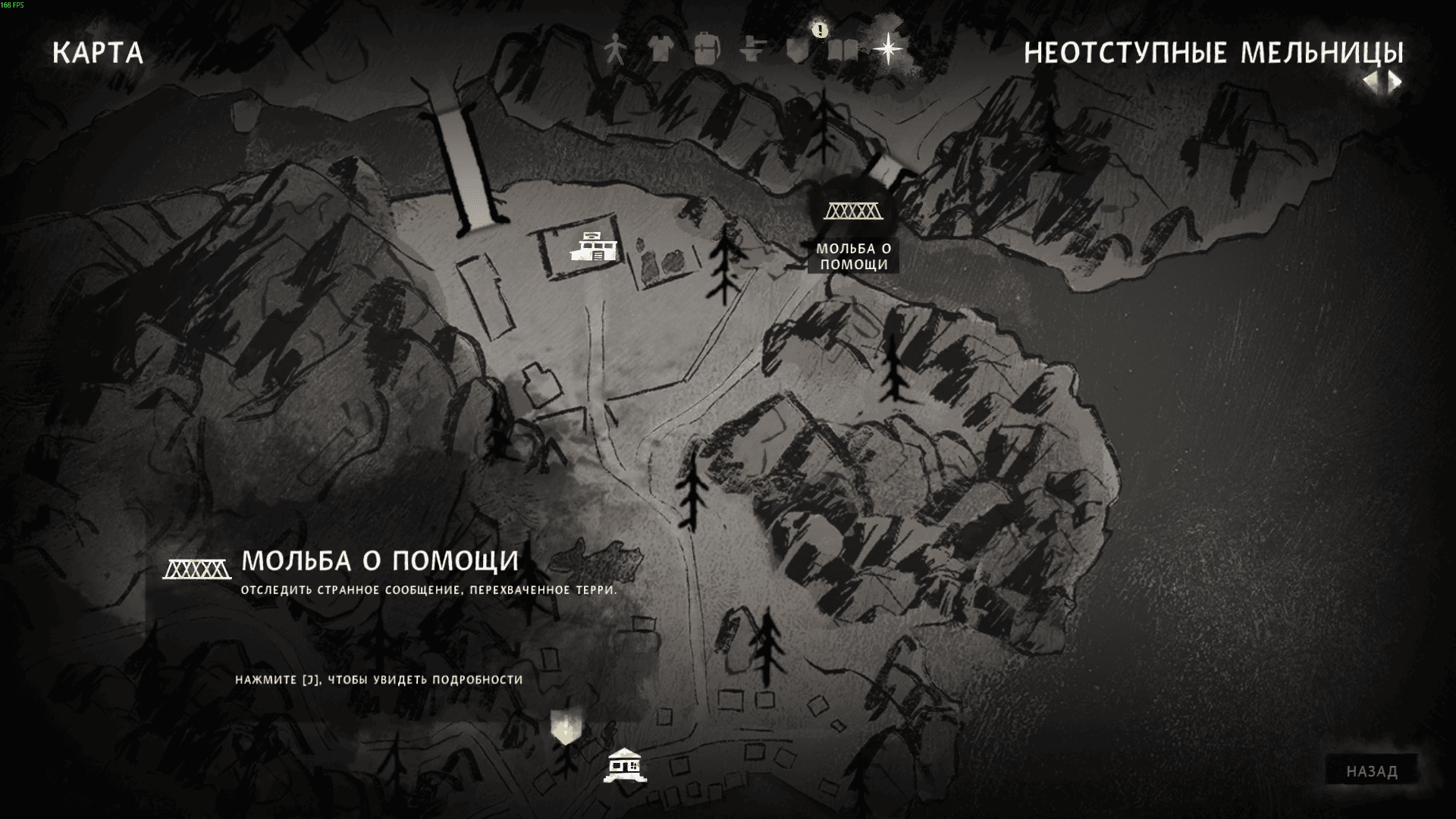1456x819 pixels.
Task: Show the next region with right arrow
Action: tap(1395, 82)
